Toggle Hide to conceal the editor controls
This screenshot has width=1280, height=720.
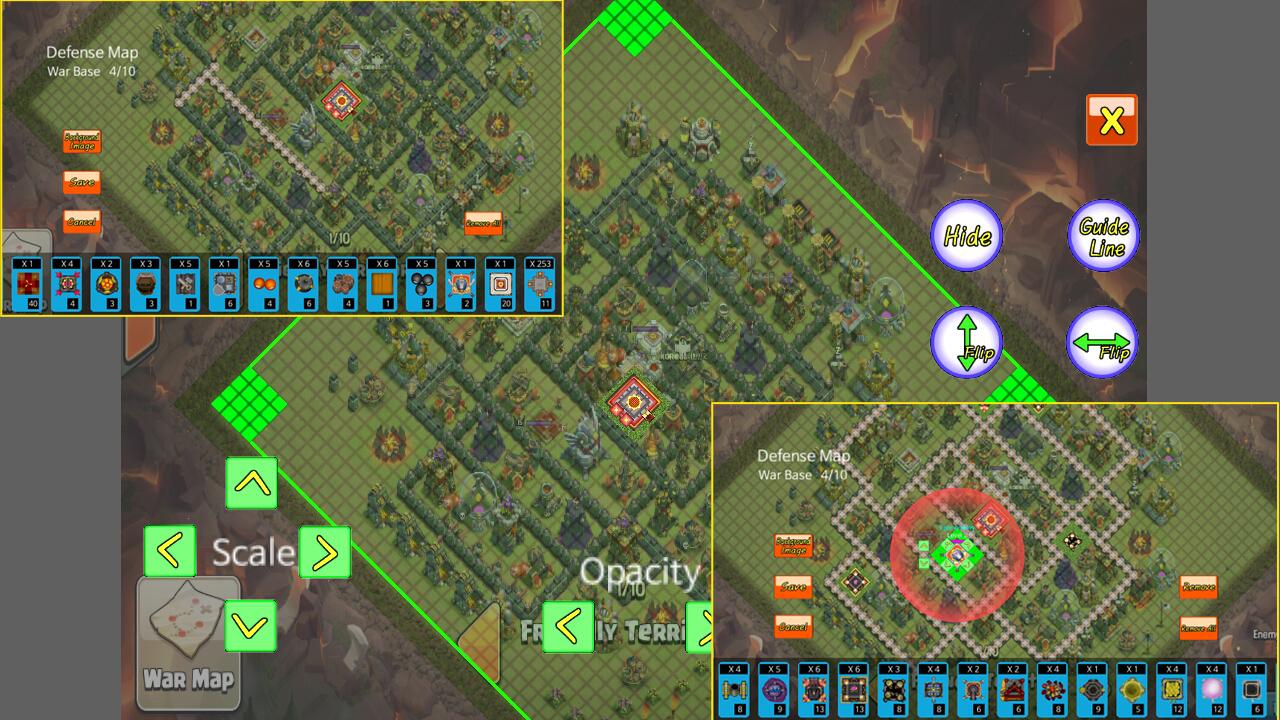[x=965, y=235]
